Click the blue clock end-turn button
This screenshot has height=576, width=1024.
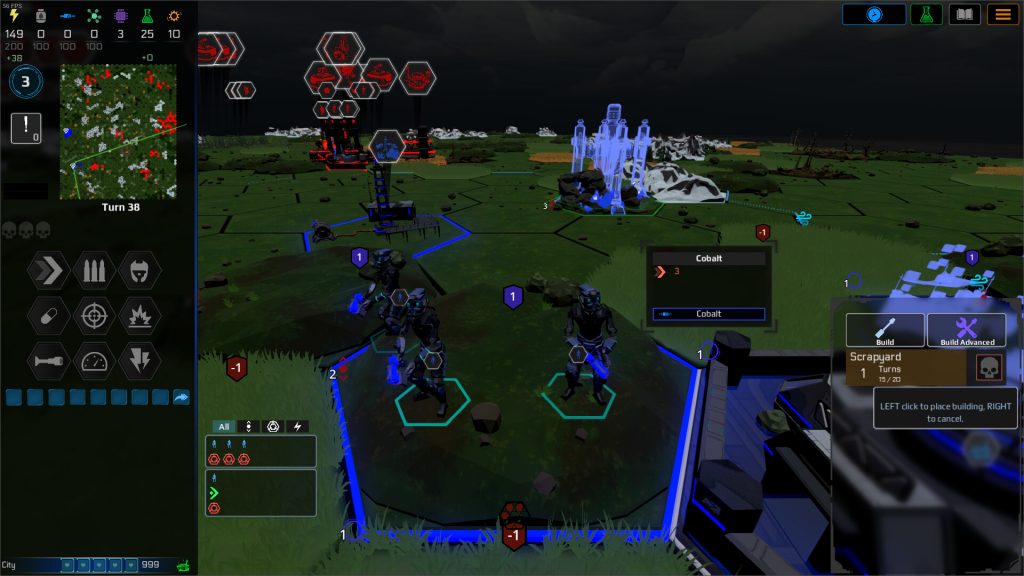pos(873,14)
